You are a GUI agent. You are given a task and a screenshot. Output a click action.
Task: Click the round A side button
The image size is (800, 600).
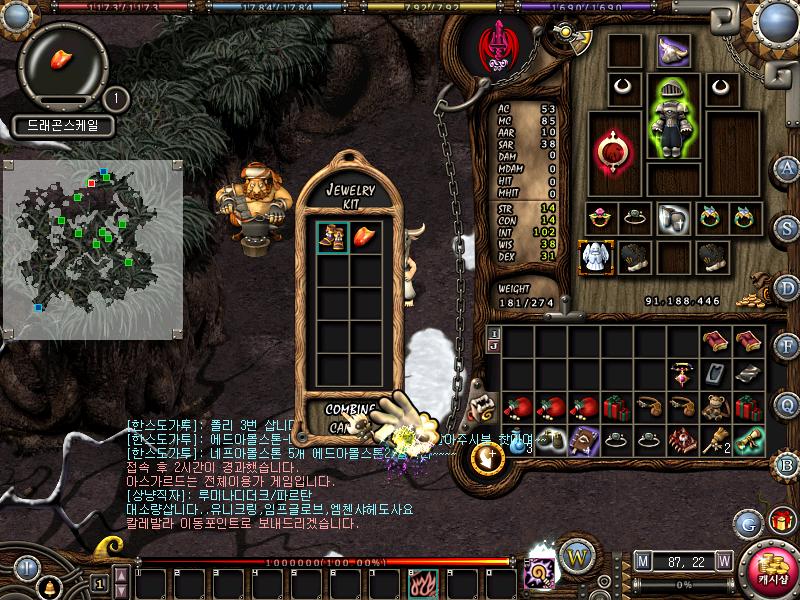(788, 168)
